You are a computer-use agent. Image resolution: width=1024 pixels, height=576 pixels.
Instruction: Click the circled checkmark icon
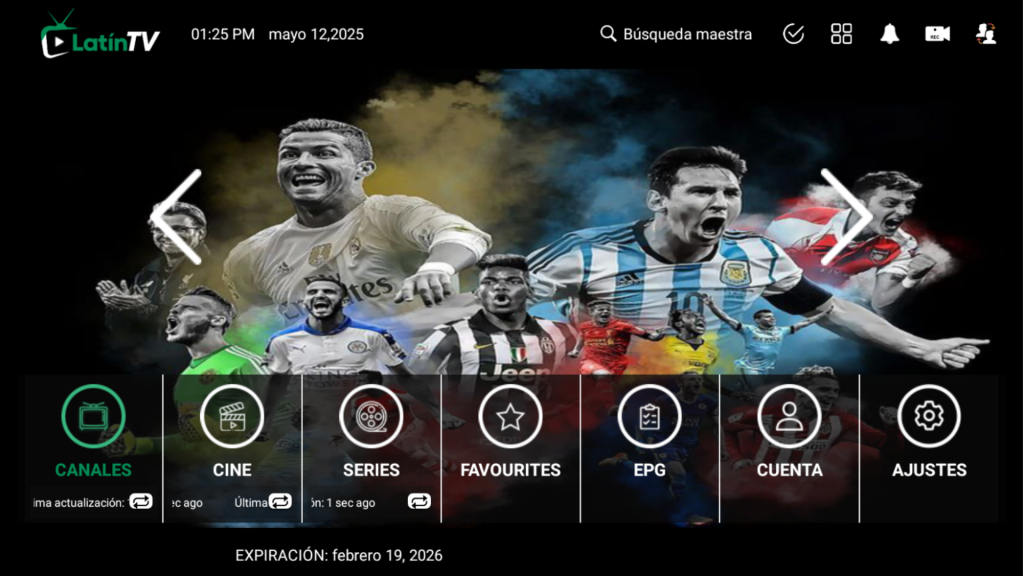click(x=793, y=34)
